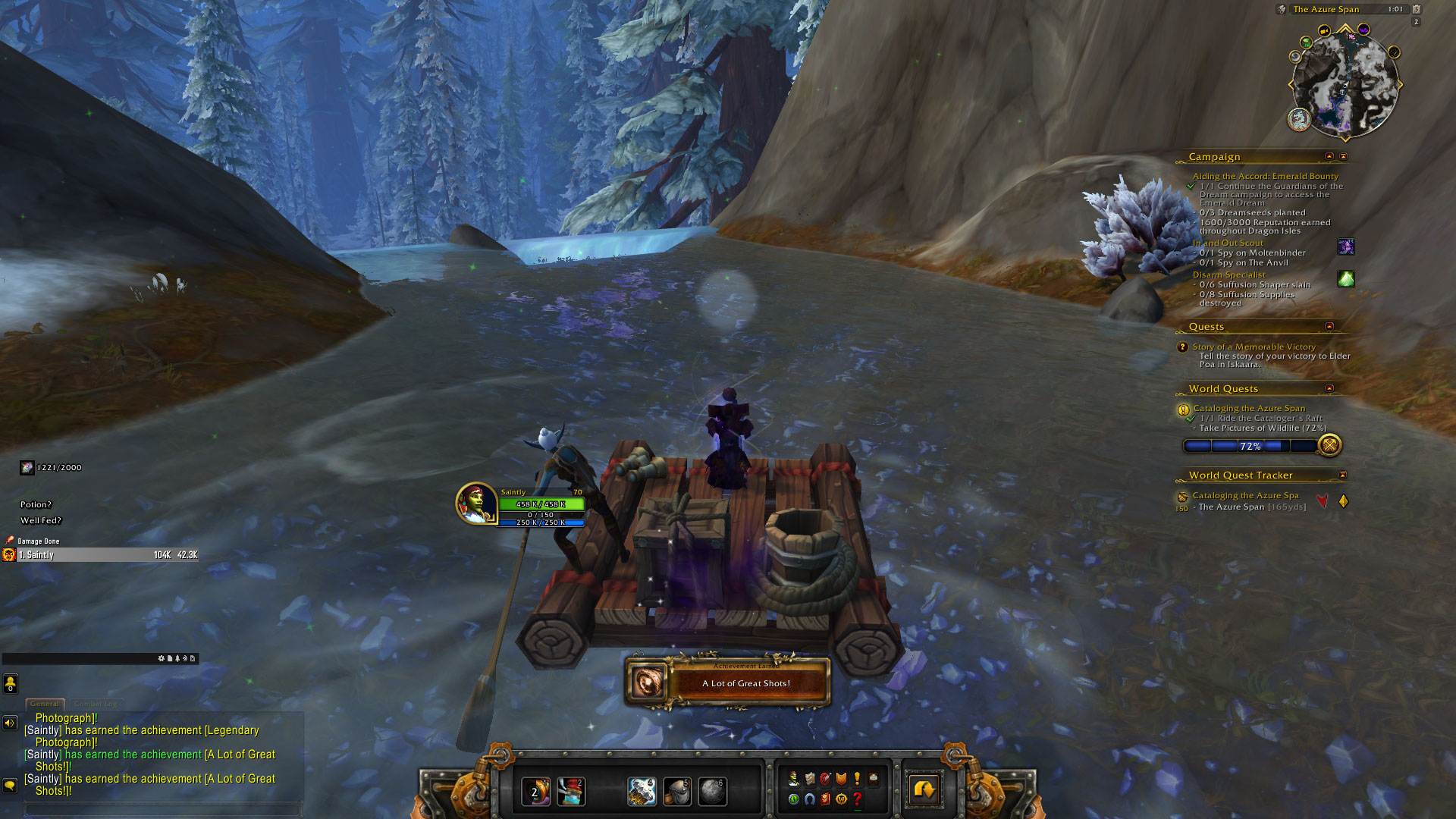This screenshot has height=819, width=1456.
Task: Use the In and Out Scout quest item
Action: pyautogui.click(x=1345, y=246)
